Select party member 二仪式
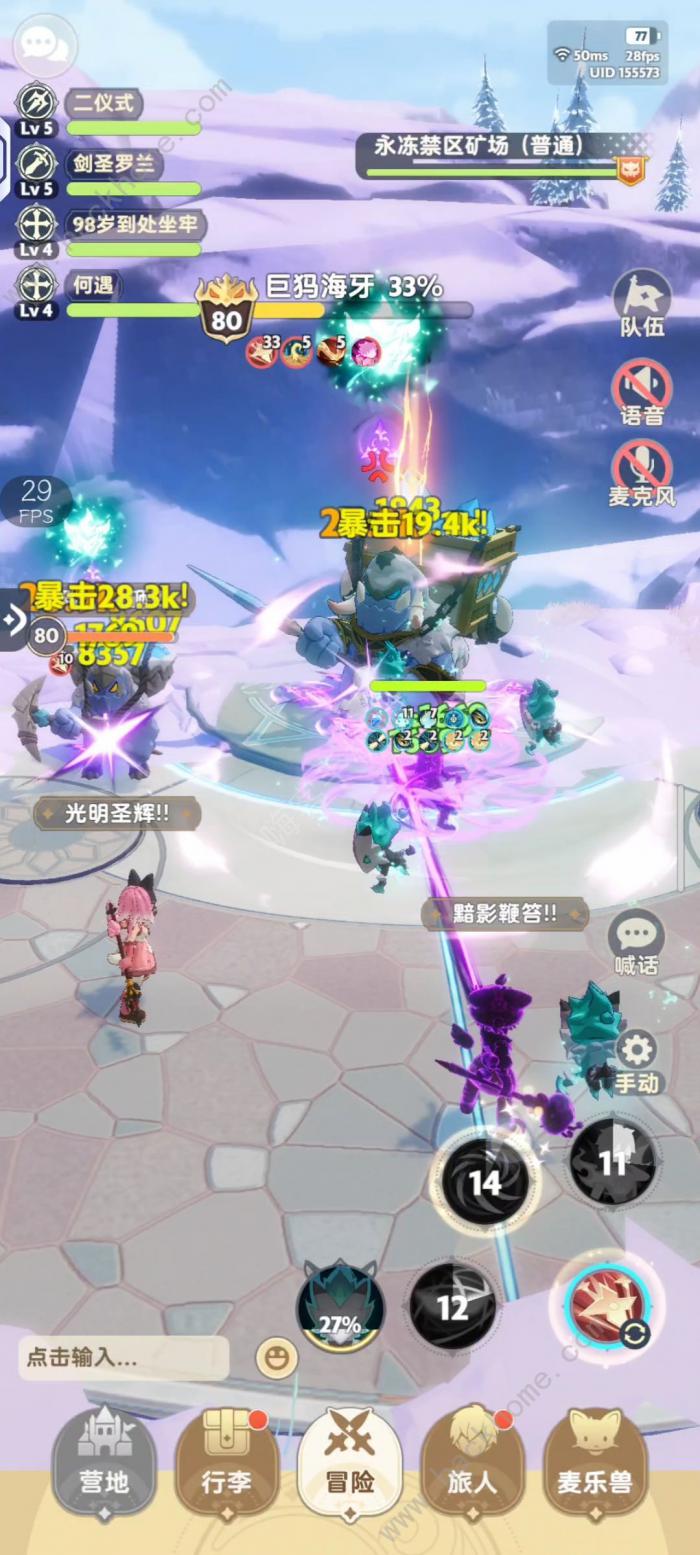This screenshot has height=1555, width=700. [x=104, y=103]
